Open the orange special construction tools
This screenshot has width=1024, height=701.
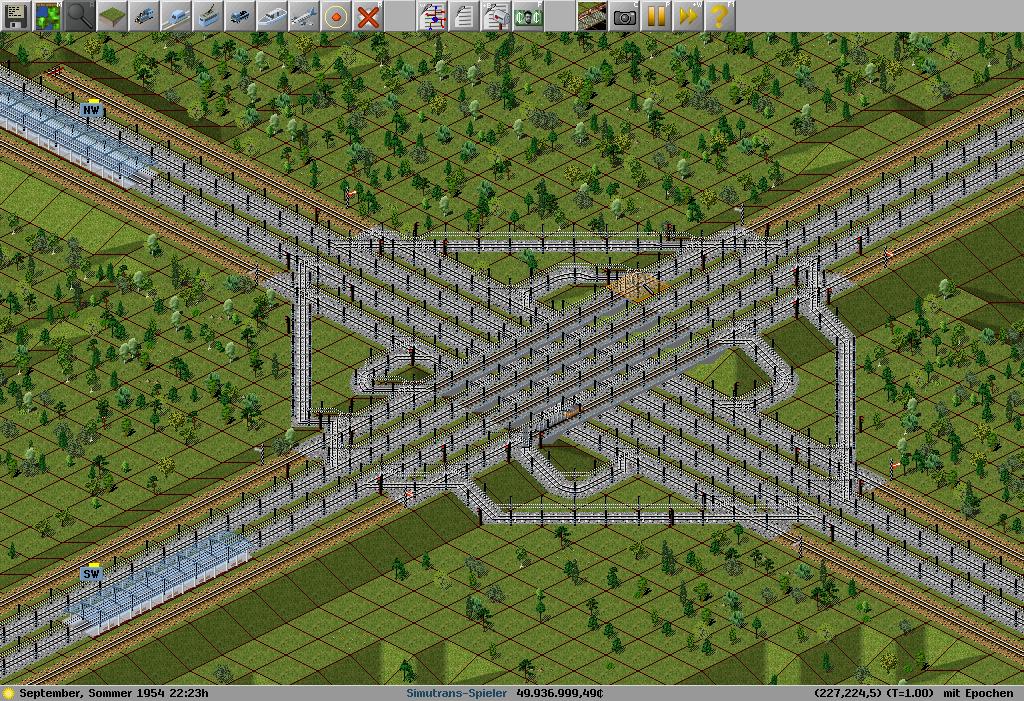click(335, 15)
